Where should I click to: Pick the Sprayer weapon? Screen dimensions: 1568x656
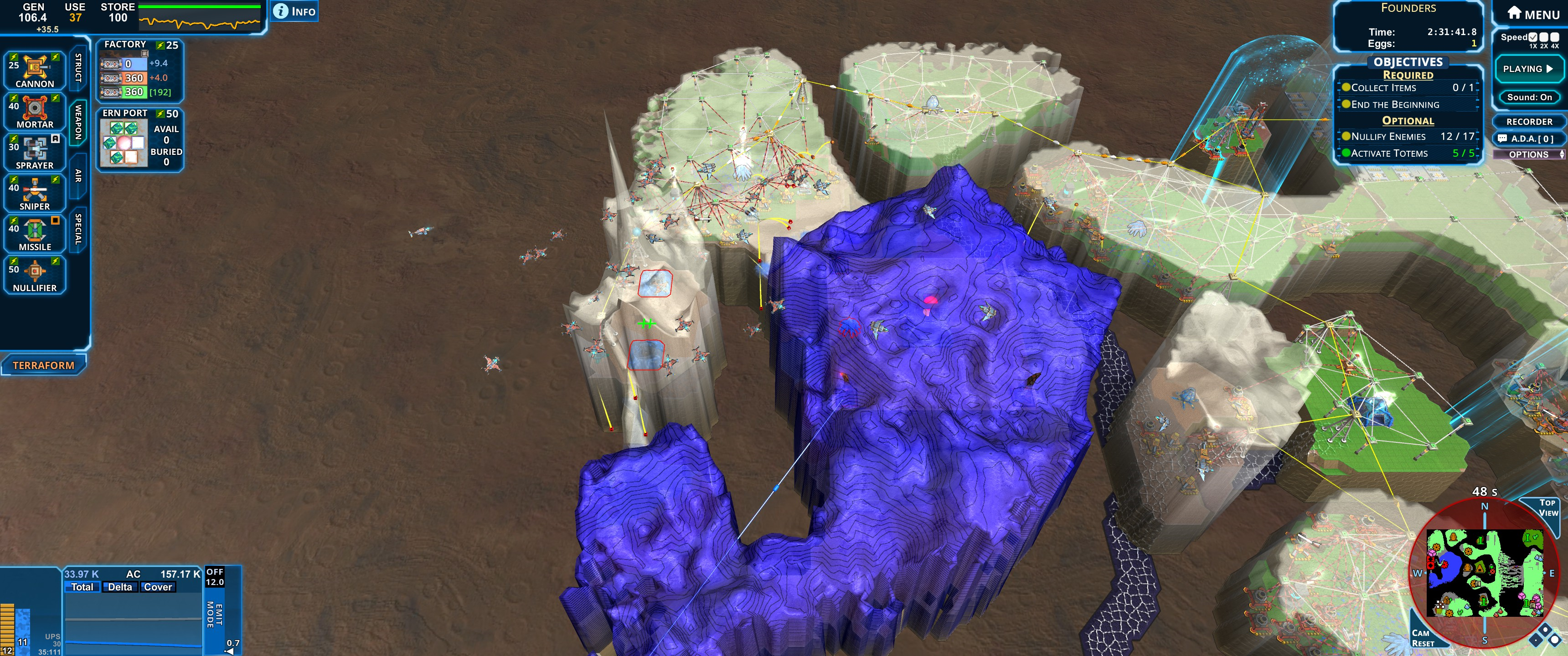point(35,153)
